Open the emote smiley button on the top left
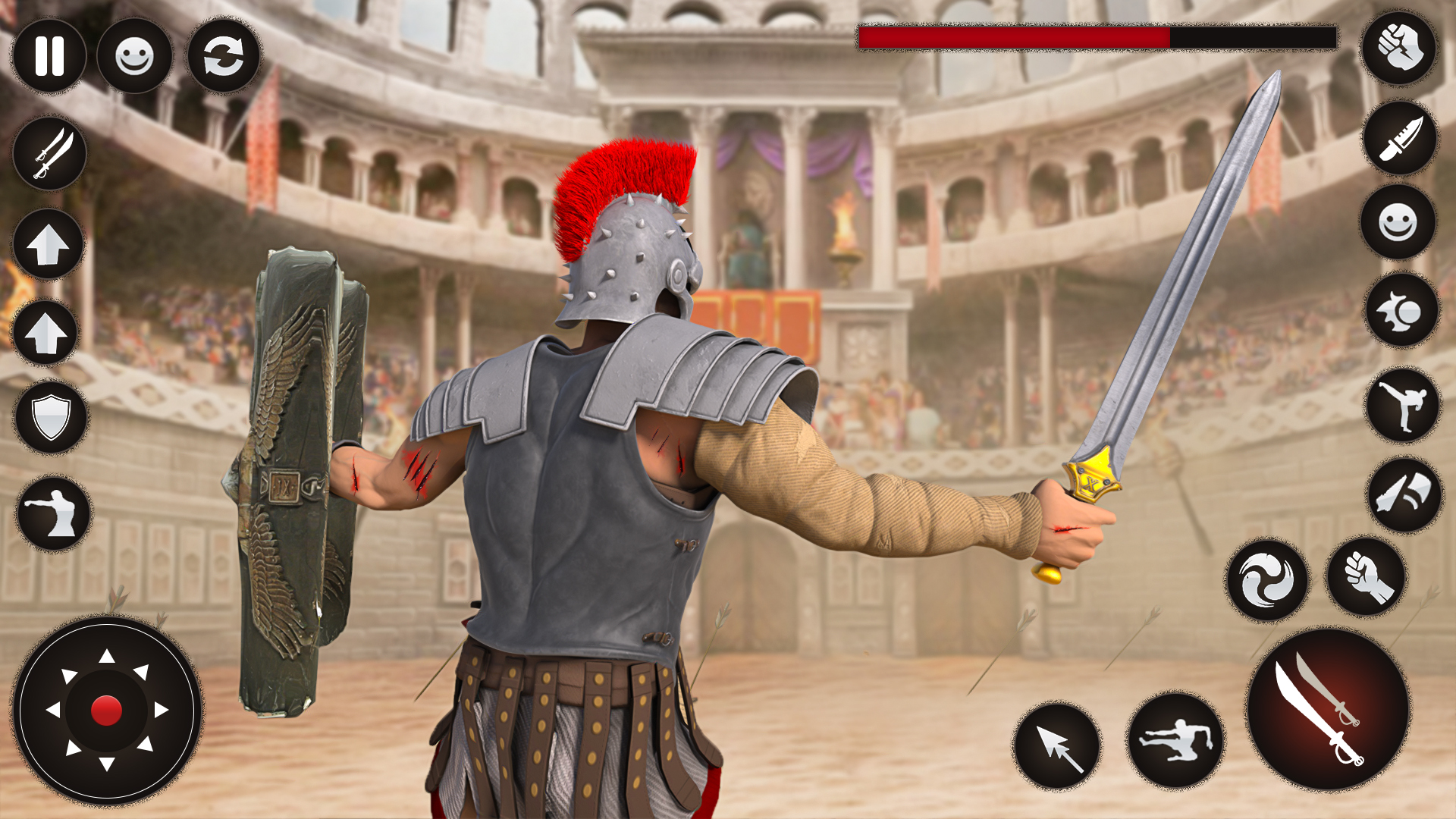1456x819 pixels. [135, 57]
